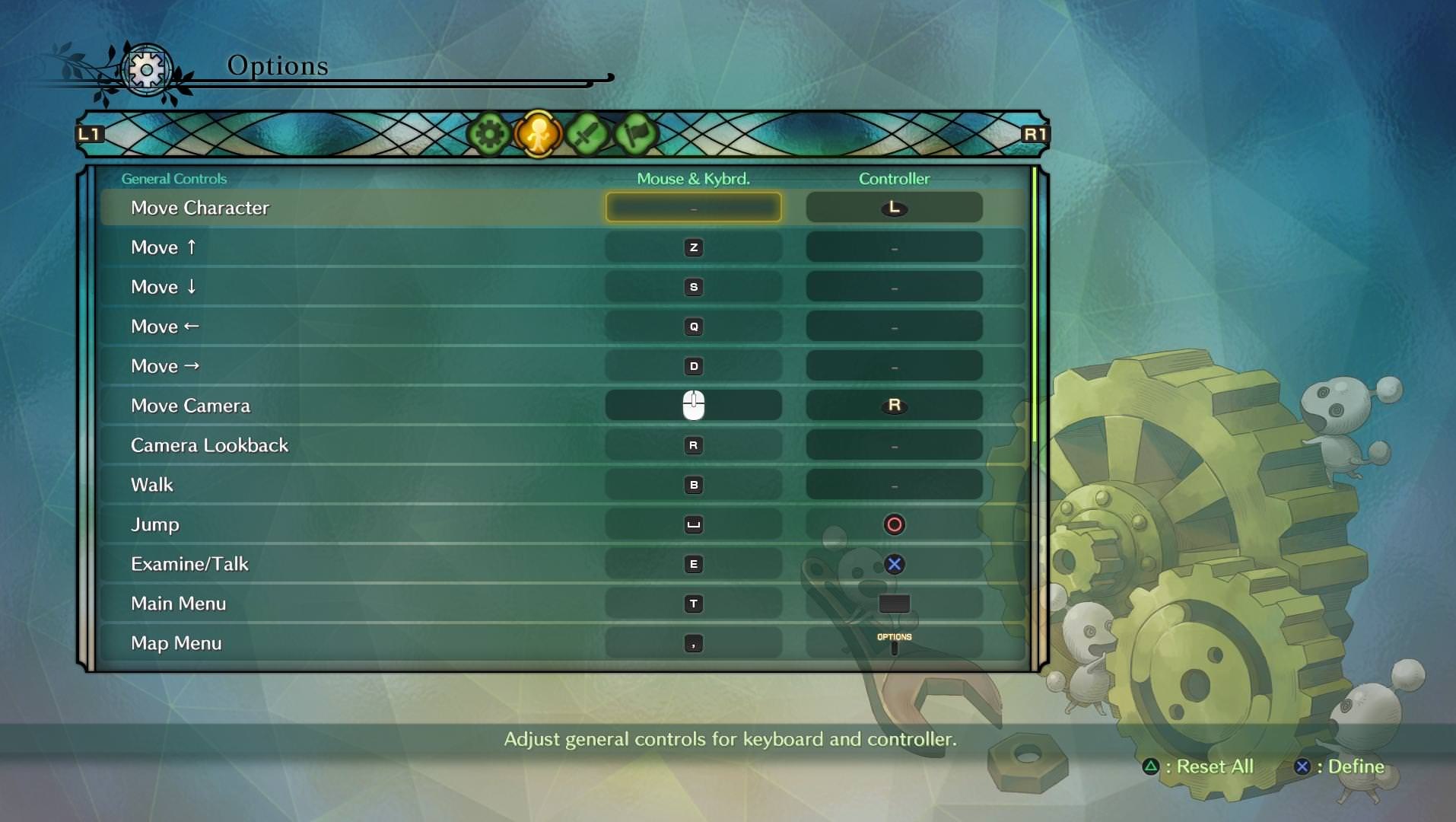
Task: Edit the Move right key D
Action: 693,366
